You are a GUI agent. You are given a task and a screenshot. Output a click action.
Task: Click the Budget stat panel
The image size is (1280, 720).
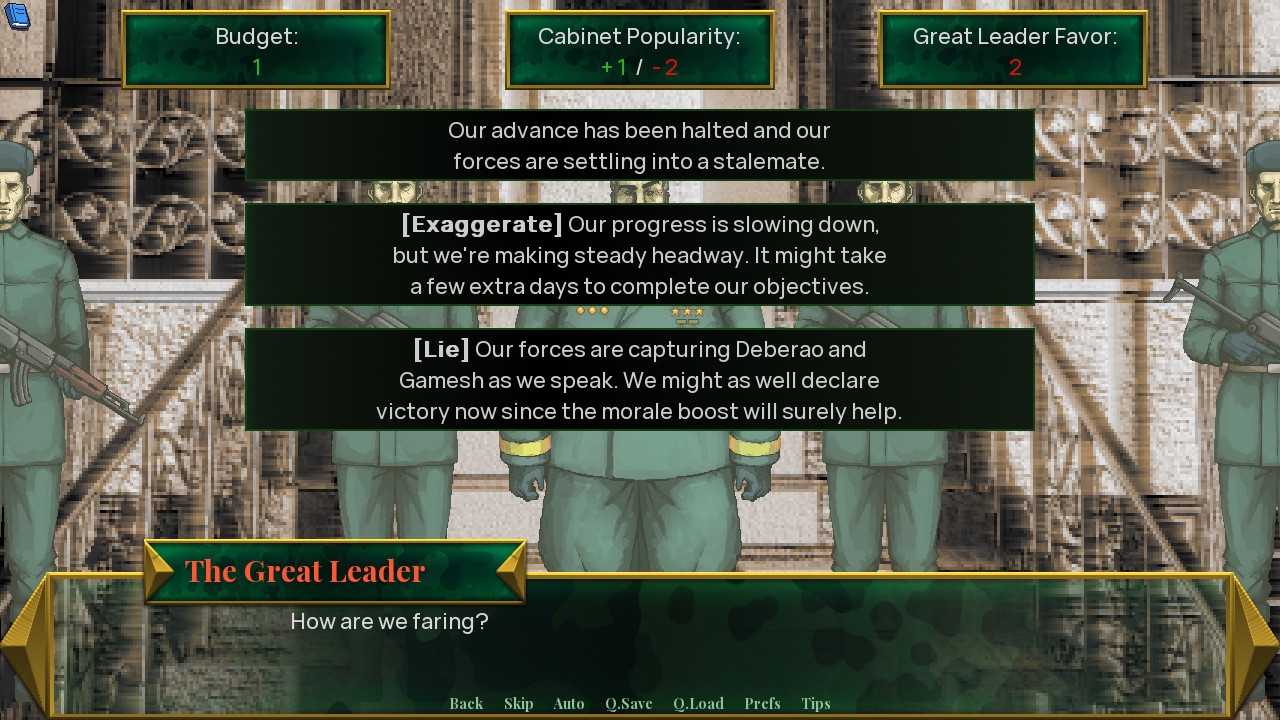[x=256, y=49]
